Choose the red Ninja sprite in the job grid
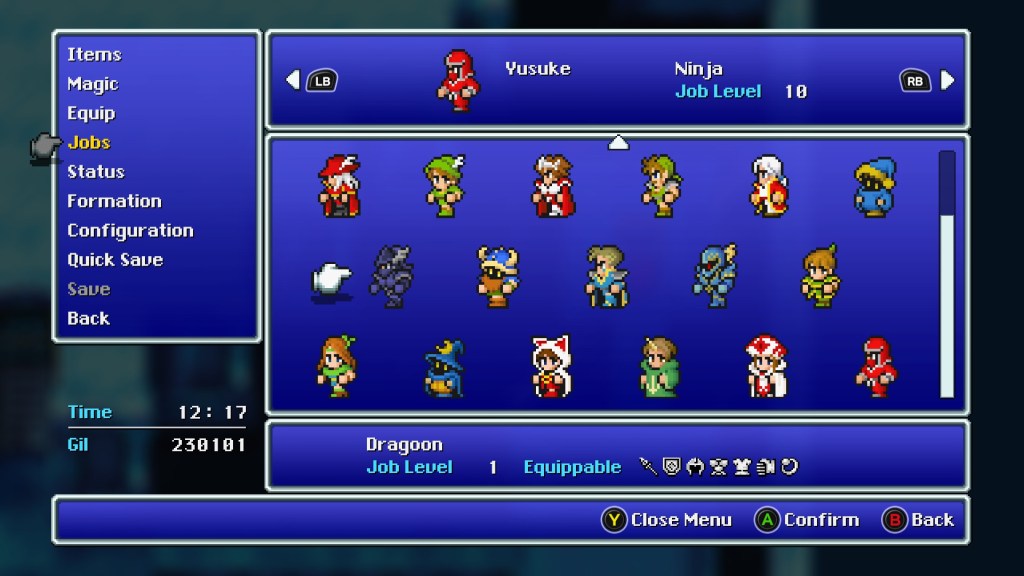The image size is (1024, 576). 877,367
